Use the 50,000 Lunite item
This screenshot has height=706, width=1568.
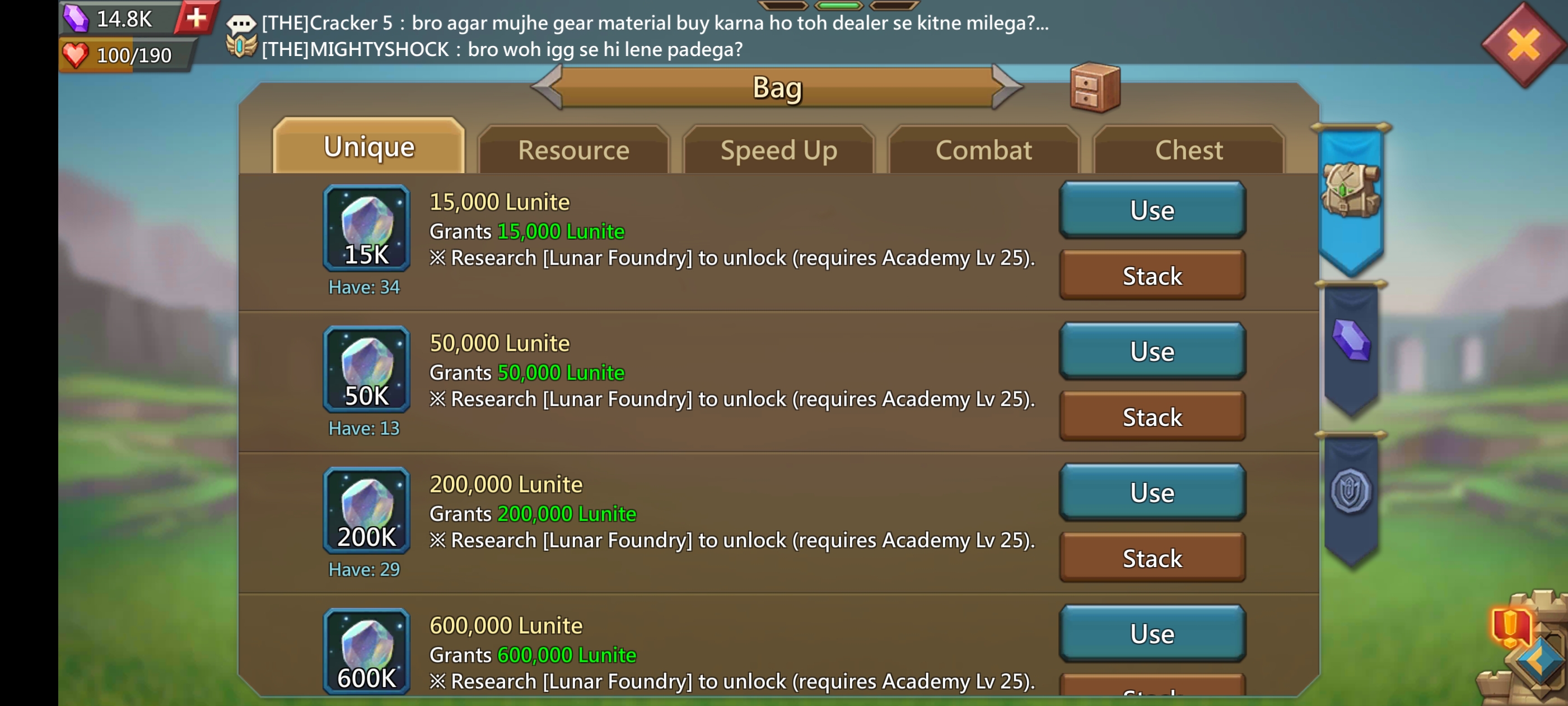pos(1152,351)
